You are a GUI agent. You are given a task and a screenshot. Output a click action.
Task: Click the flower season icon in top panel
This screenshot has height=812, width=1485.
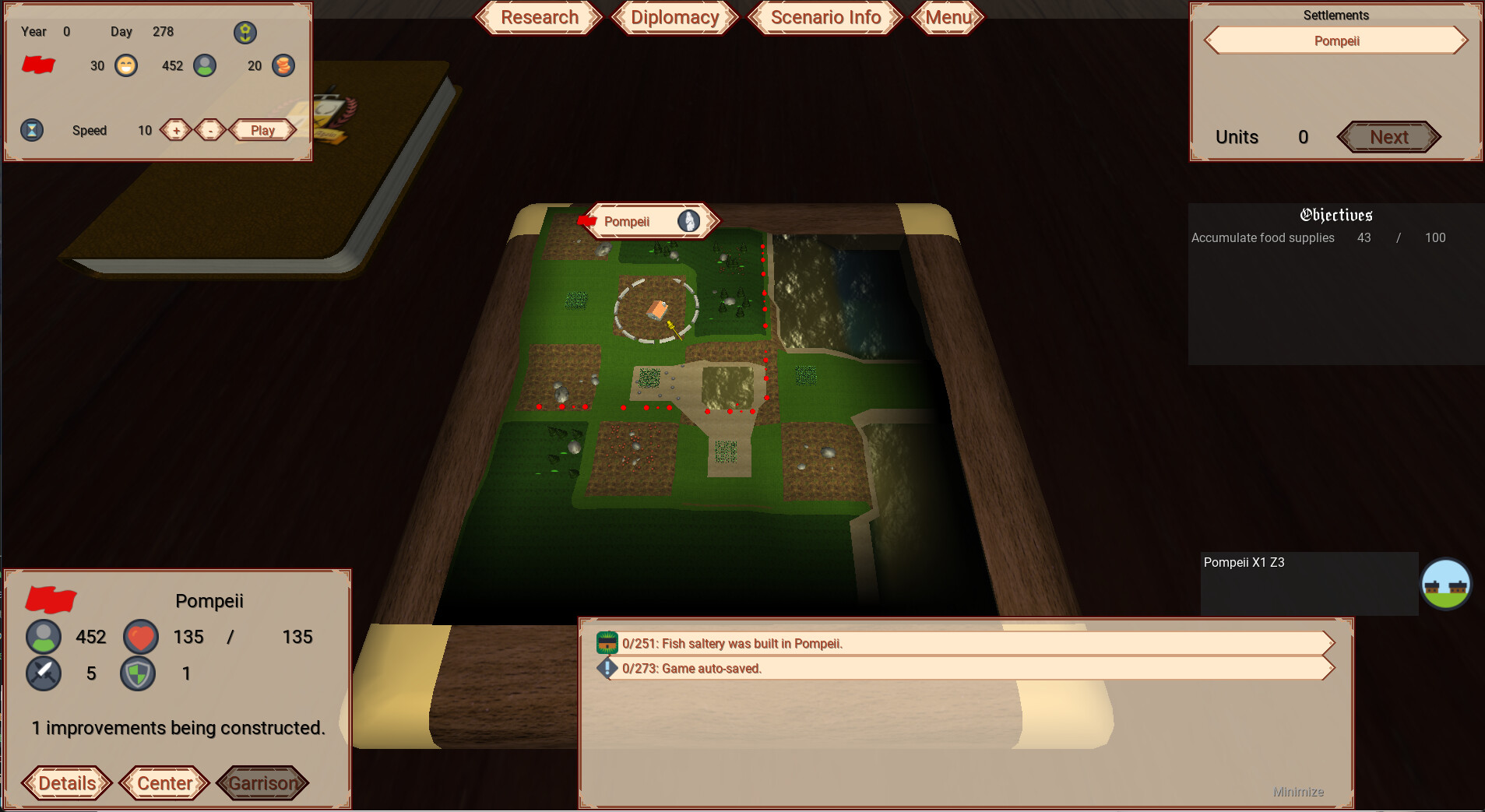245,32
